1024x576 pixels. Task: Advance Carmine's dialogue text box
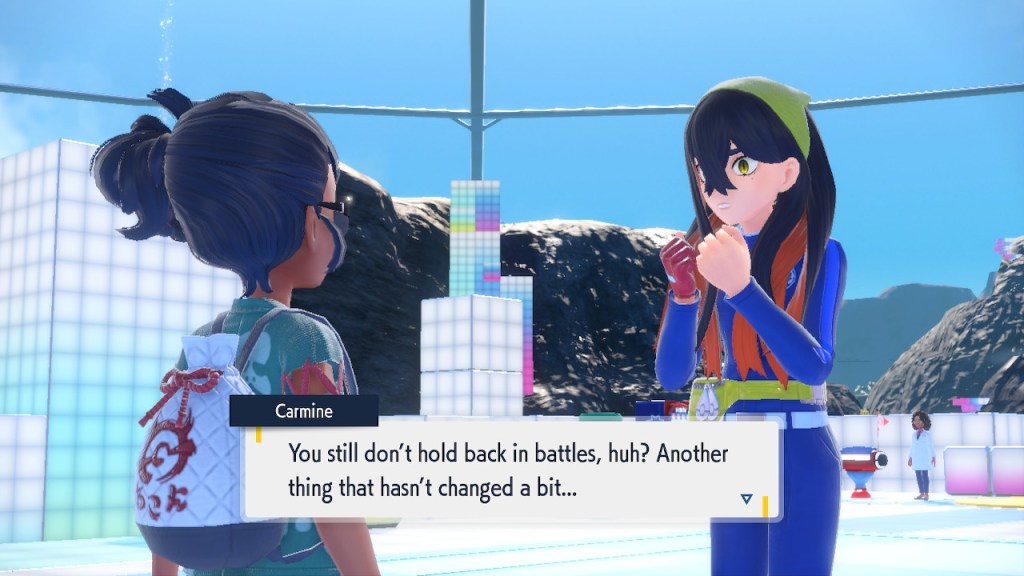tap(510, 467)
